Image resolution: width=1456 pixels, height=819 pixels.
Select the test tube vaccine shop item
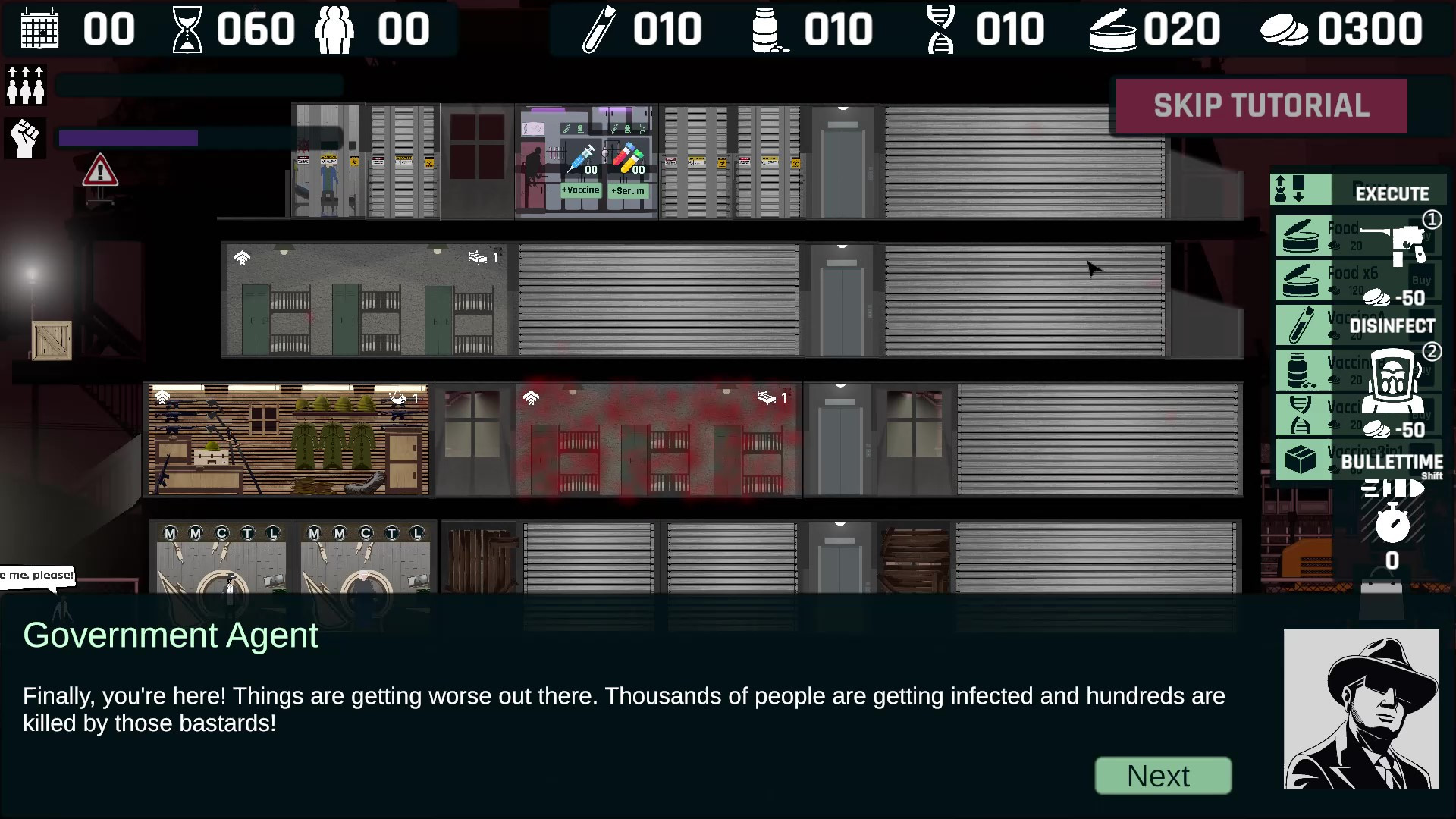[1301, 325]
